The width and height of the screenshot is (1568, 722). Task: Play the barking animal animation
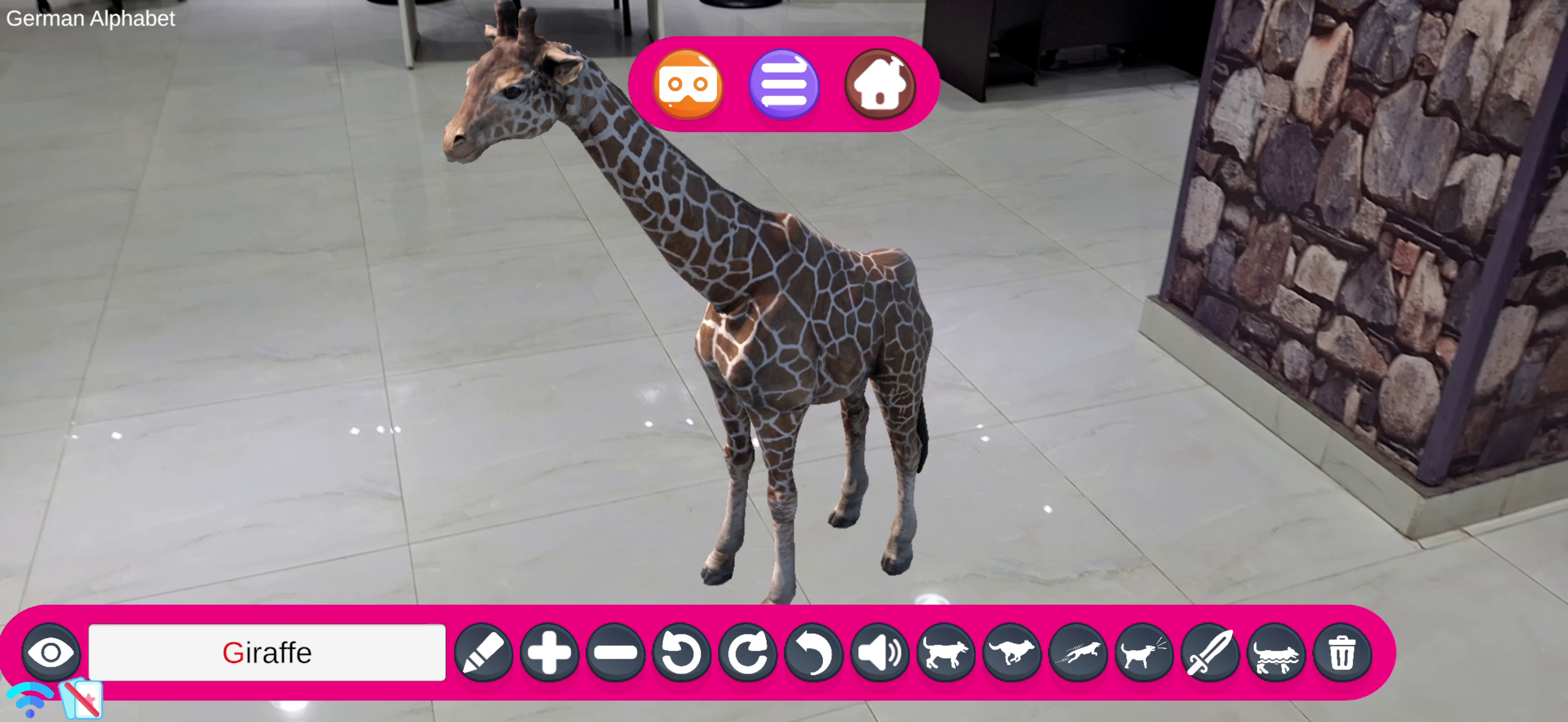click(1145, 653)
